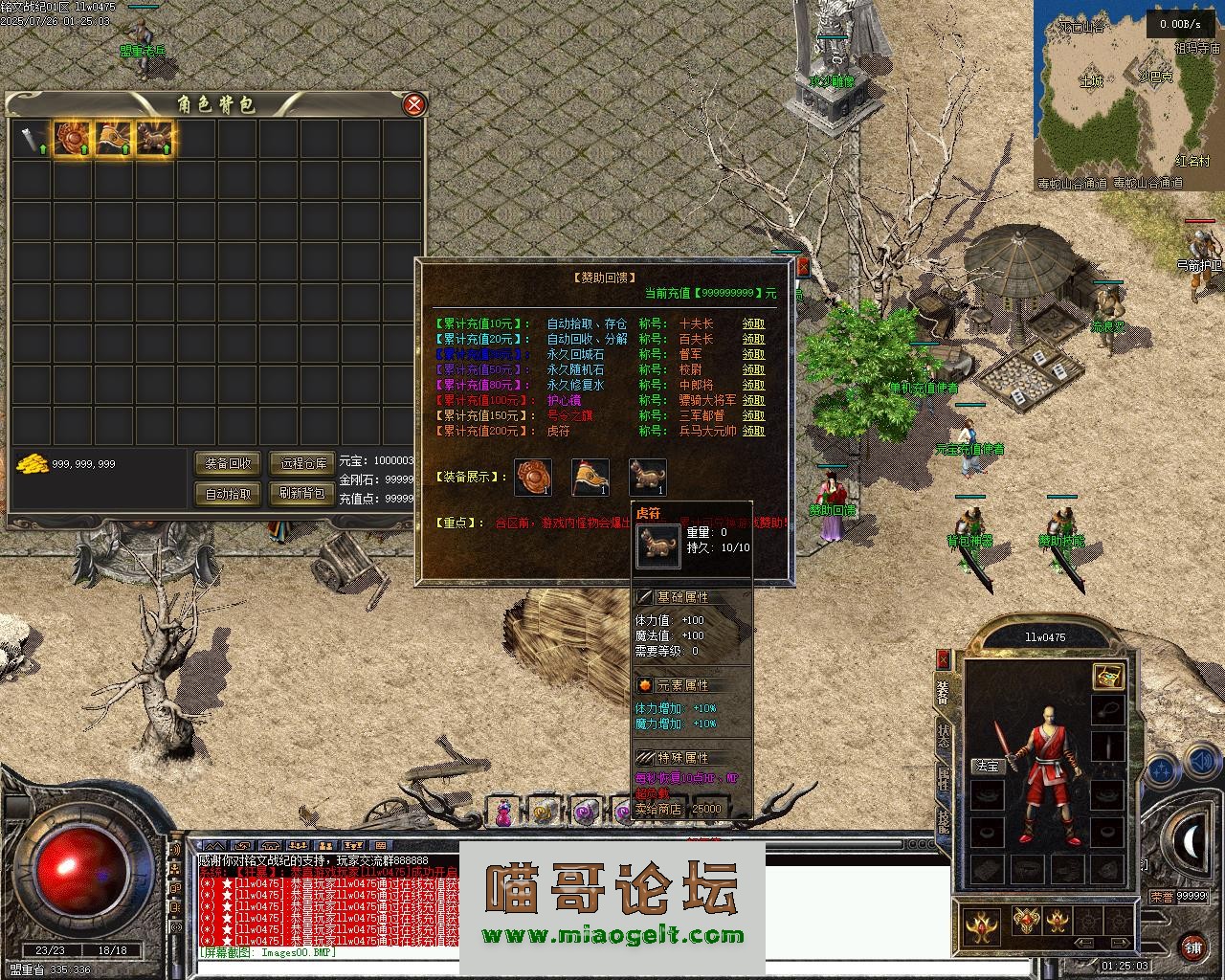
Task: Select the round bronze mirror item in the bag
Action: click(x=71, y=140)
